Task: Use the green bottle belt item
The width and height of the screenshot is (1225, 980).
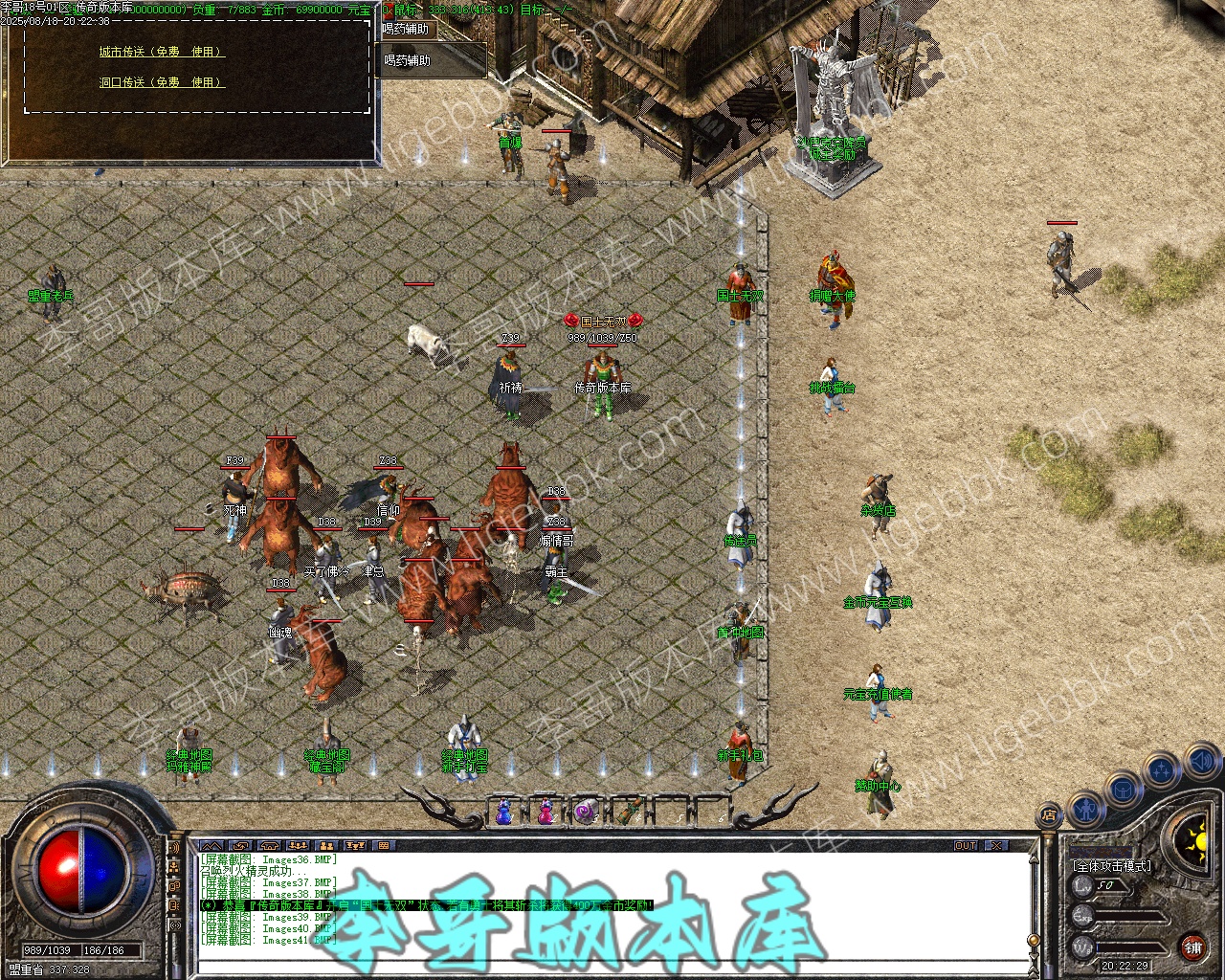Action: 627,813
